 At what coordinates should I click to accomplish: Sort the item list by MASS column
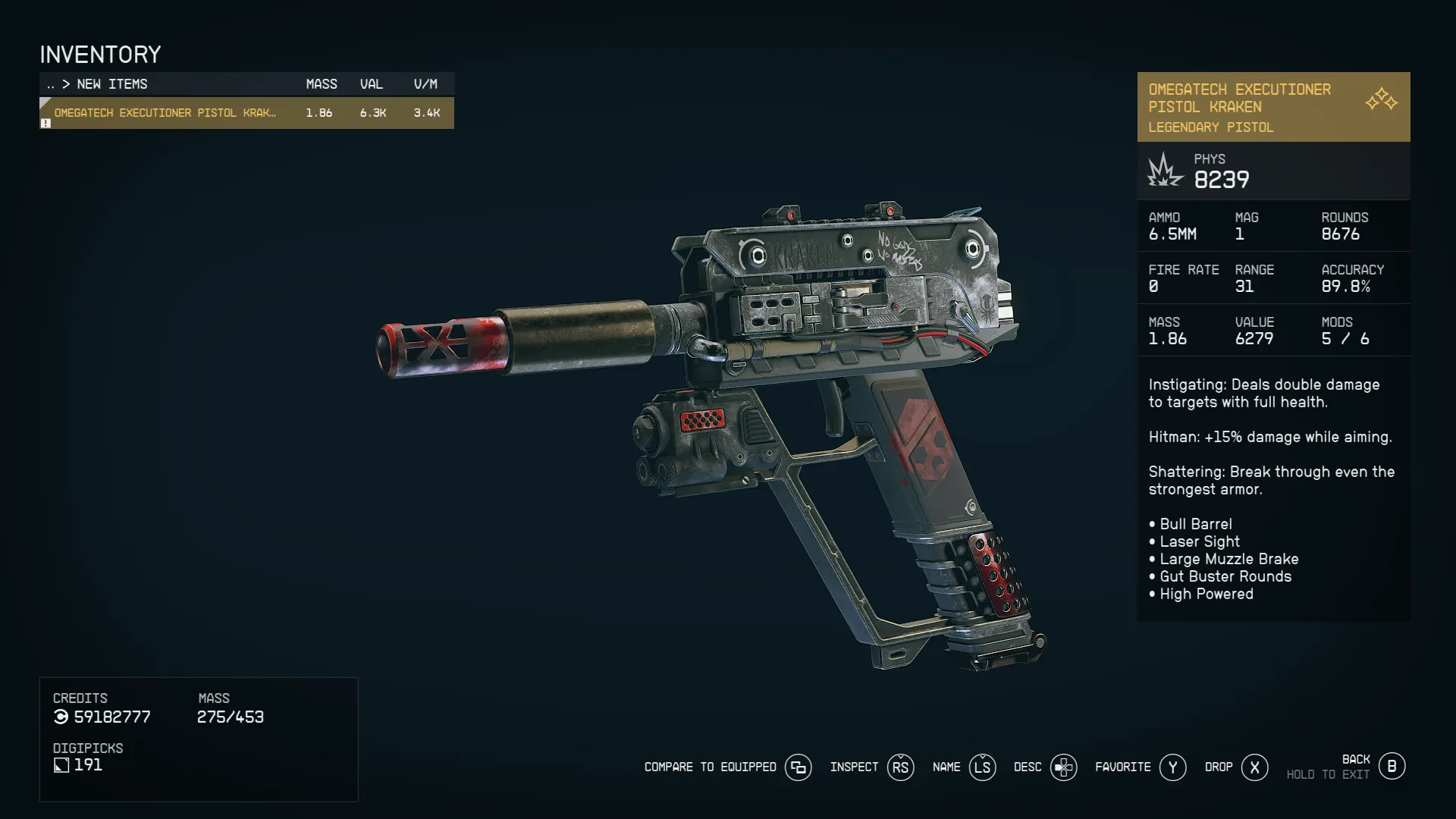(321, 84)
